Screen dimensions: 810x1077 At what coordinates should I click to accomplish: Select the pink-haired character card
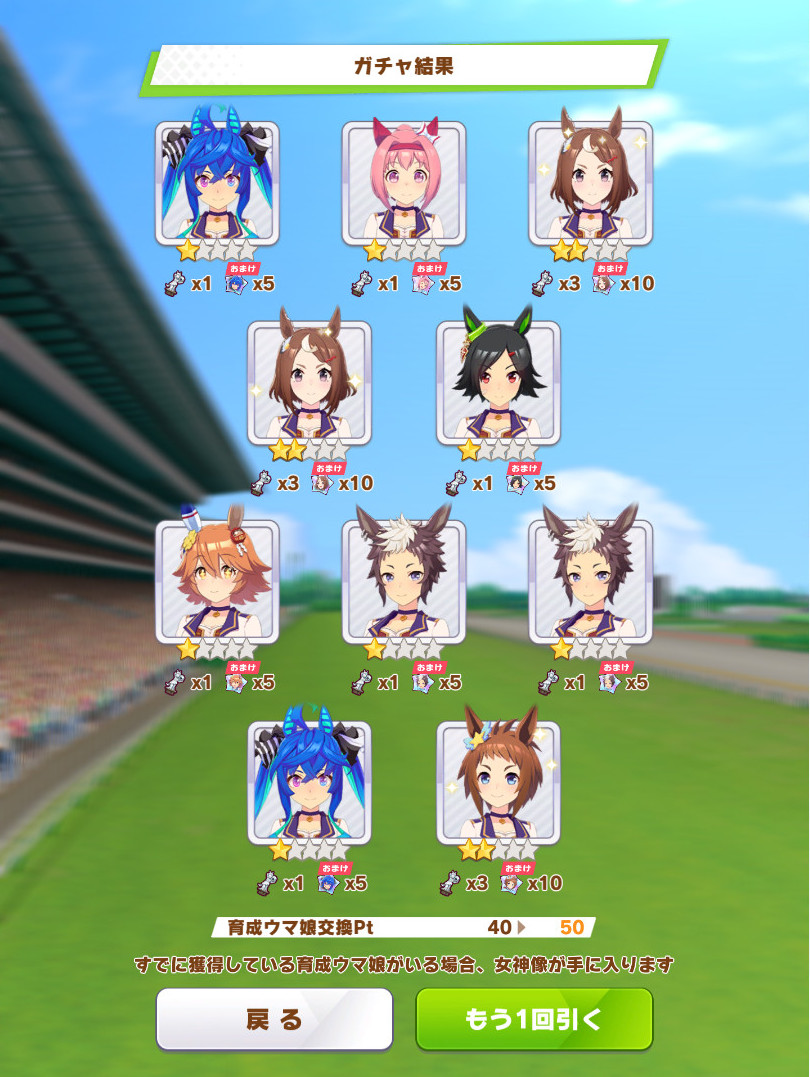pyautogui.click(x=404, y=184)
